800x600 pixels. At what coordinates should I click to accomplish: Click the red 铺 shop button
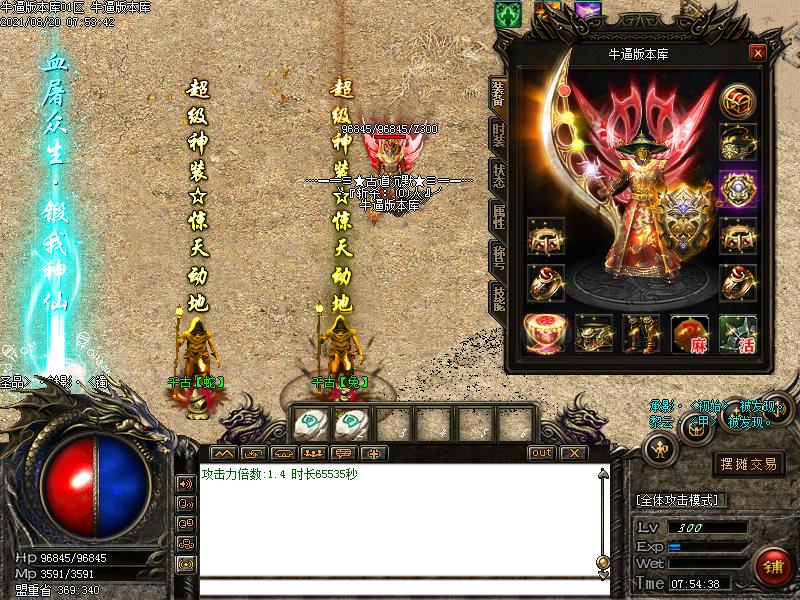[x=773, y=567]
